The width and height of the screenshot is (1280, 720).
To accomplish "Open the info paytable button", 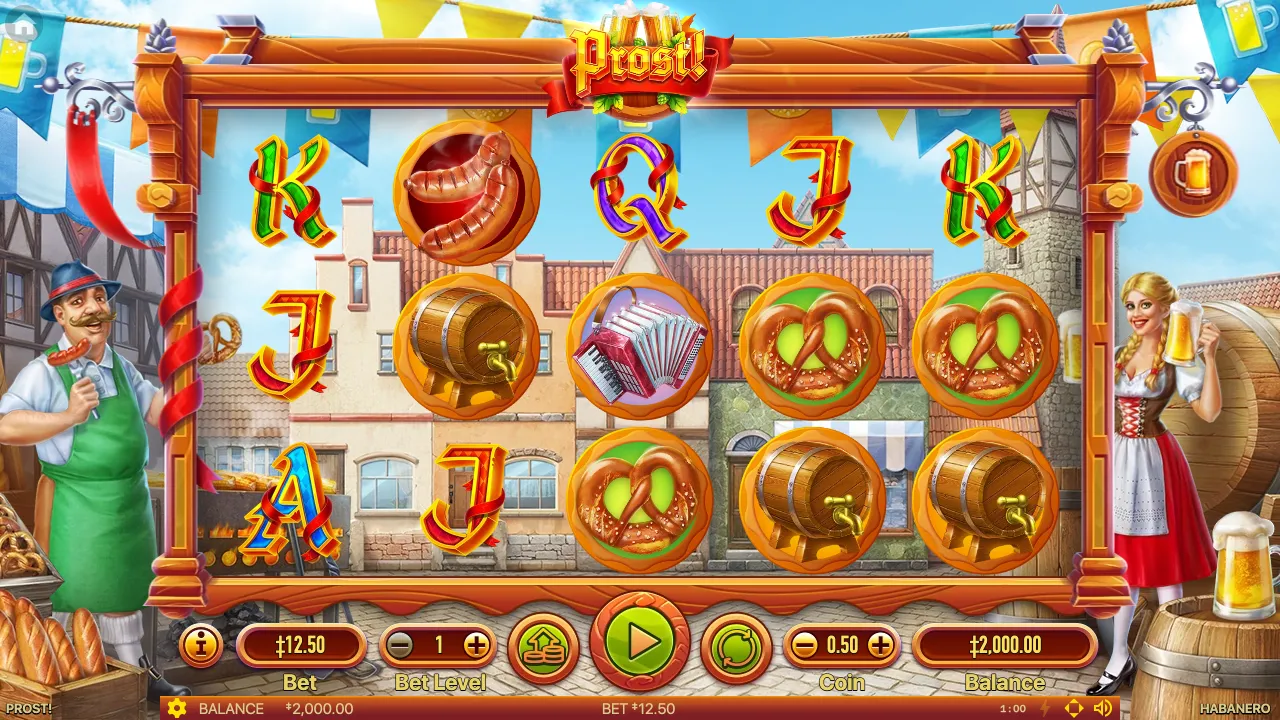I will (x=201, y=646).
